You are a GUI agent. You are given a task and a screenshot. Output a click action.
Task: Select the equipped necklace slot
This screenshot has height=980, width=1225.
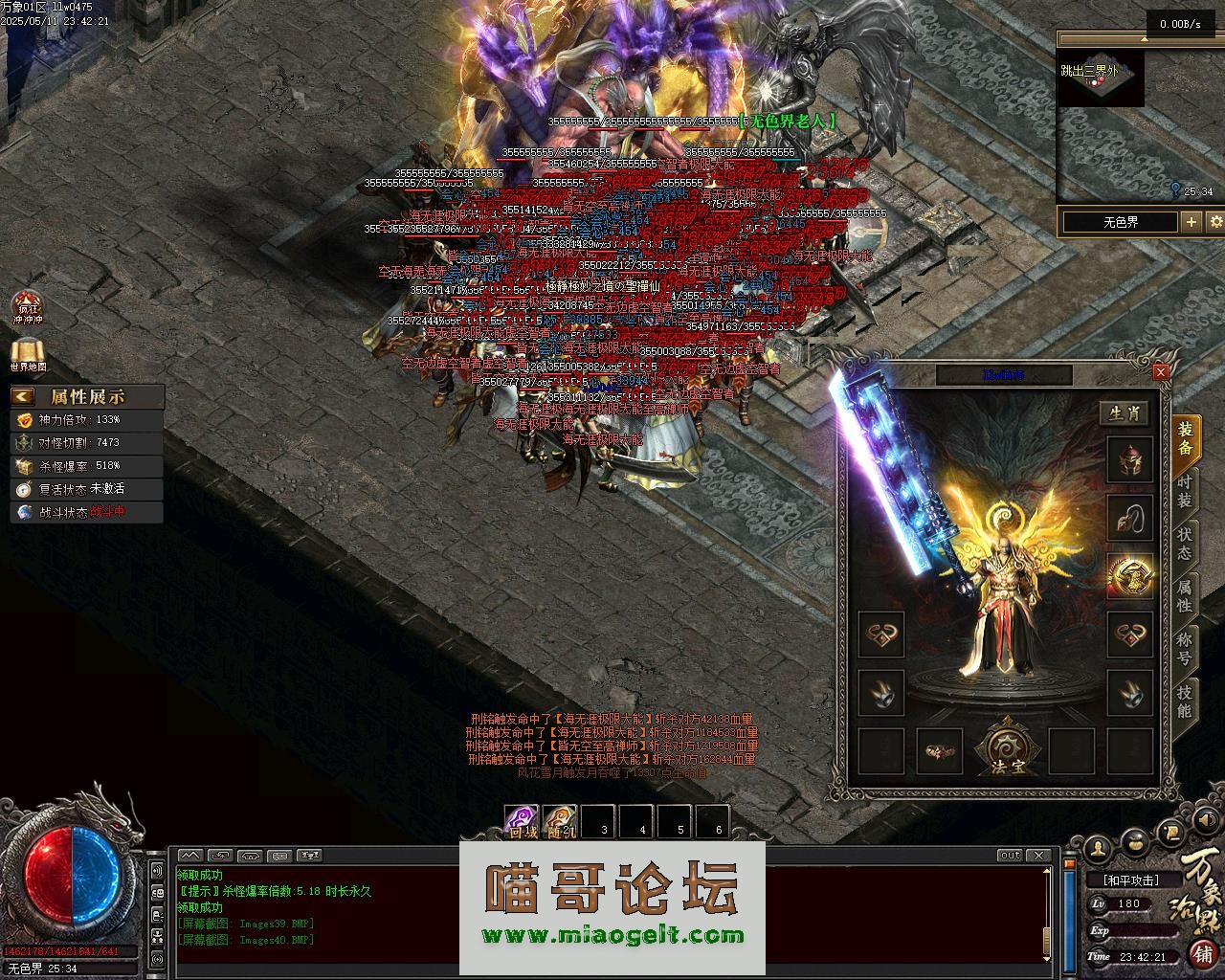coord(1130,518)
